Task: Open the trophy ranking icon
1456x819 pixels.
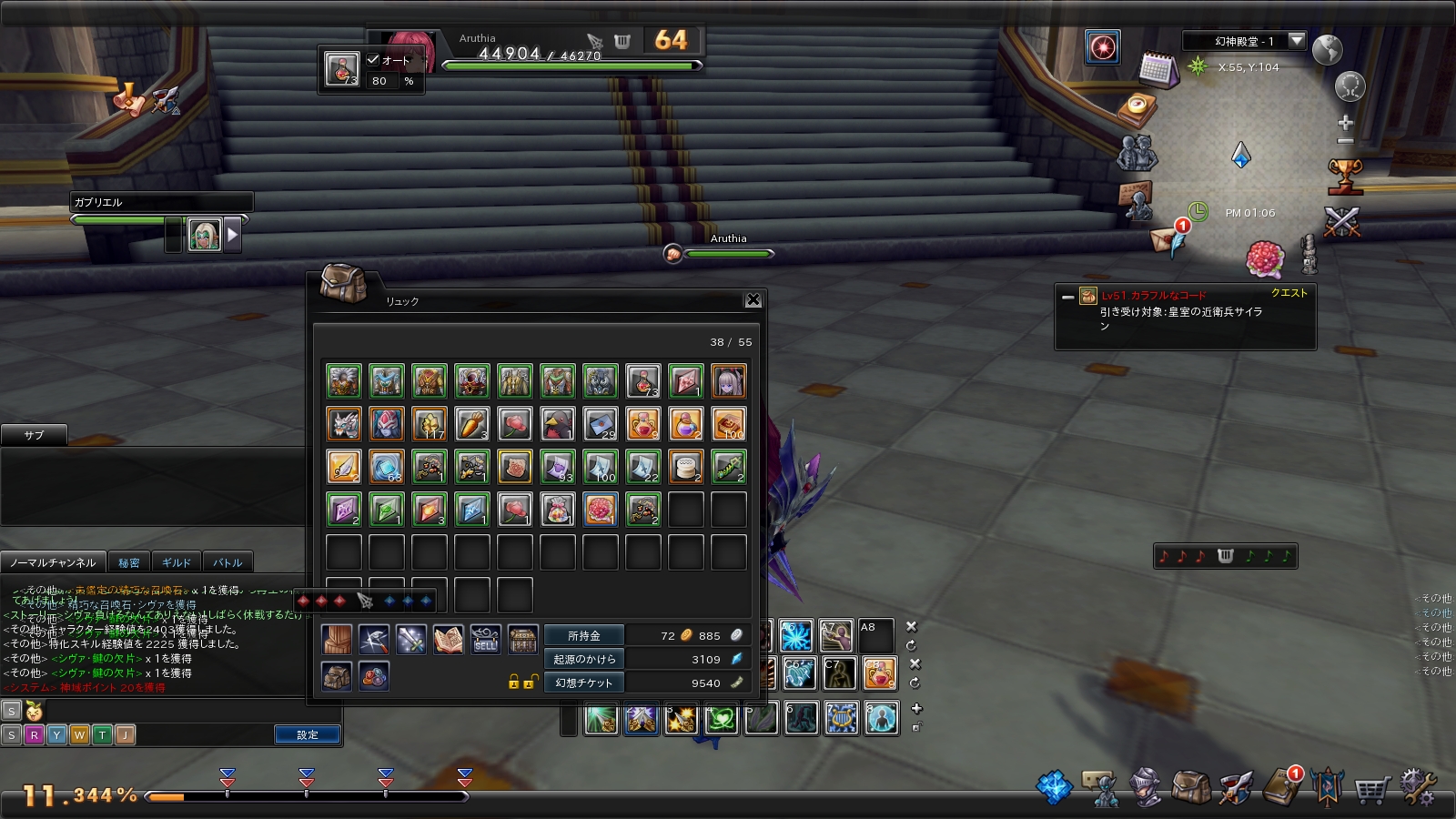Action: click(x=1344, y=176)
